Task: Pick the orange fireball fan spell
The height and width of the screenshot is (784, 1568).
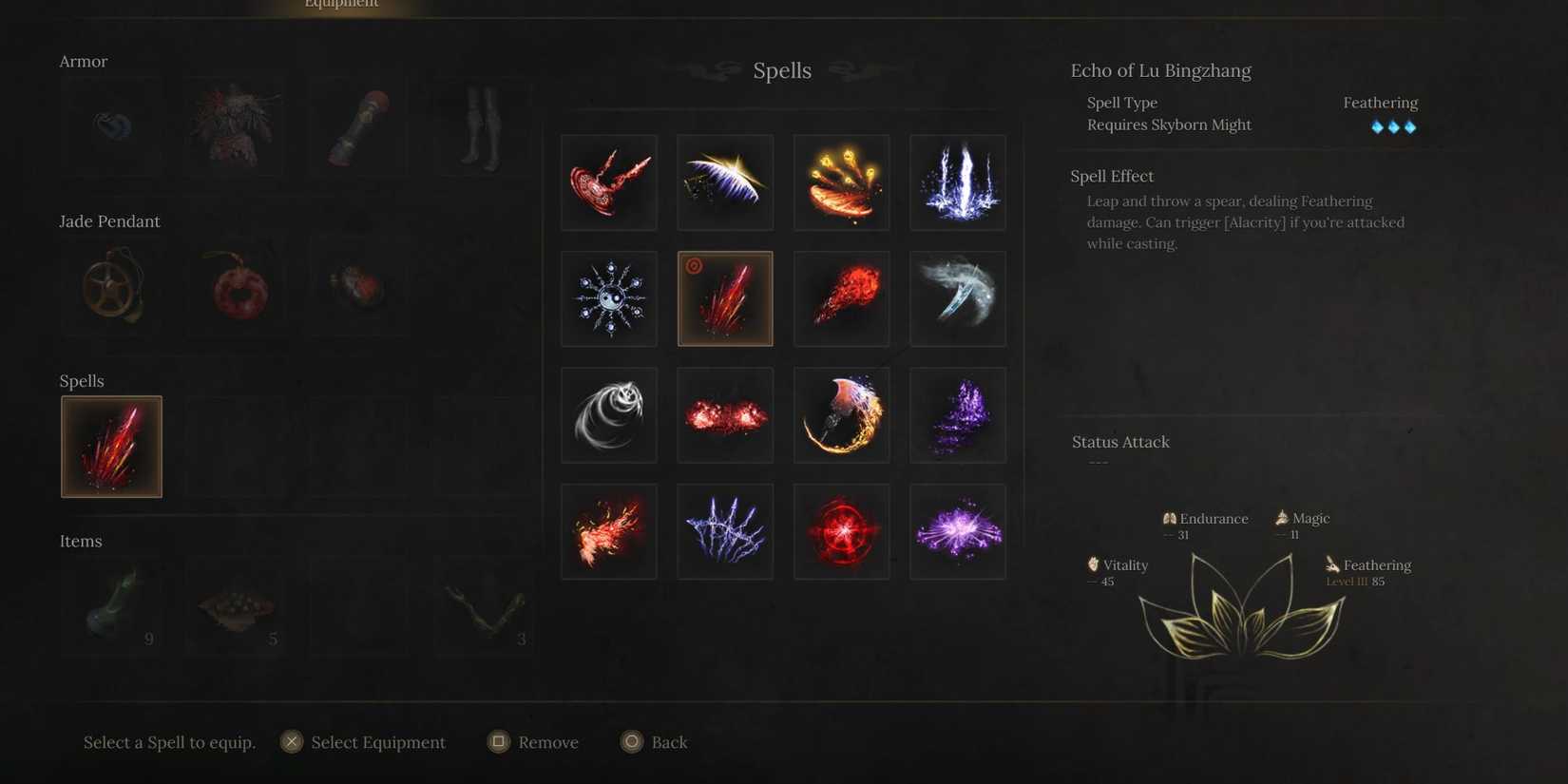Action: coord(842,182)
